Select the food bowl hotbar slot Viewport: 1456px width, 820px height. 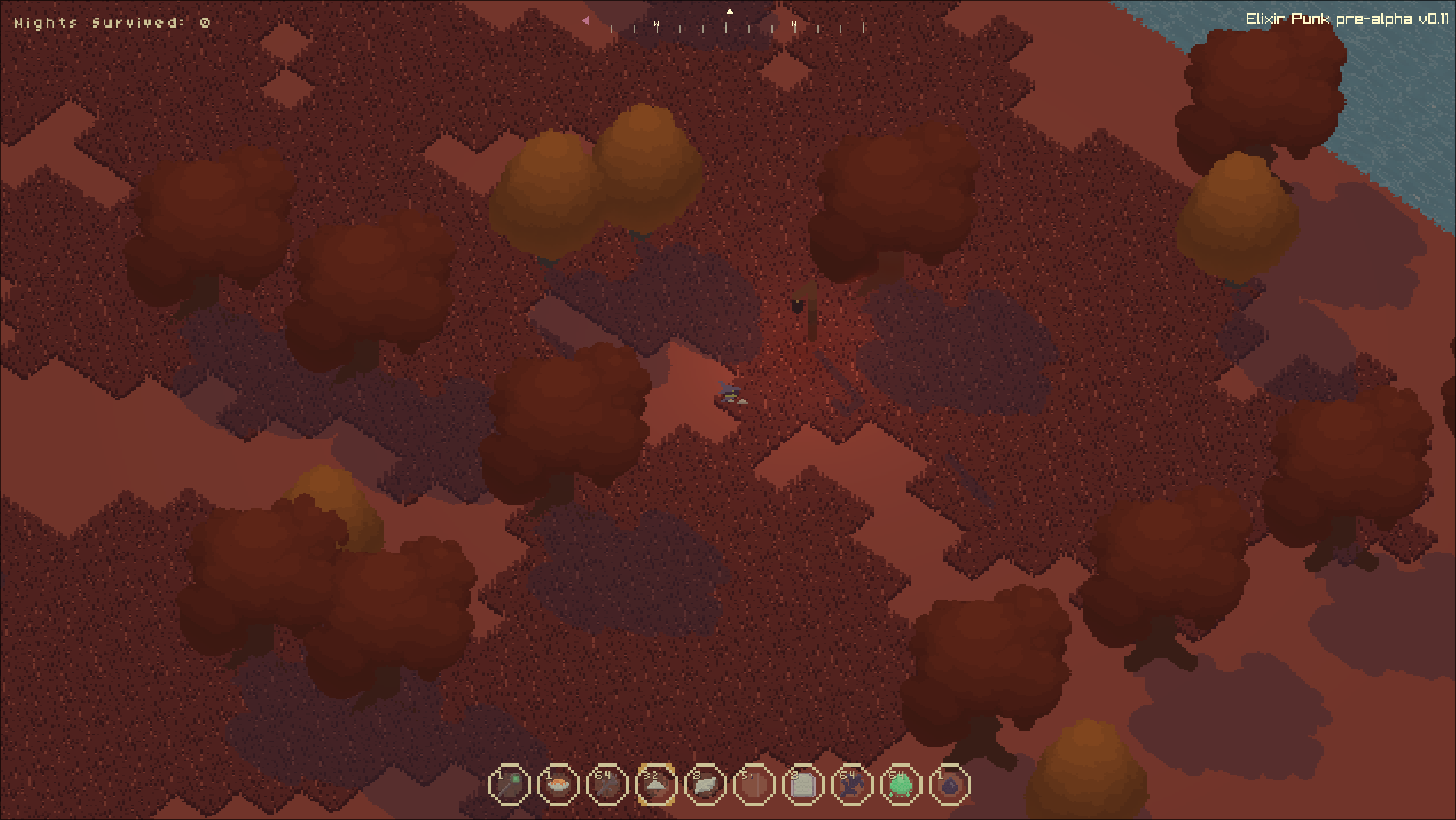(559, 785)
